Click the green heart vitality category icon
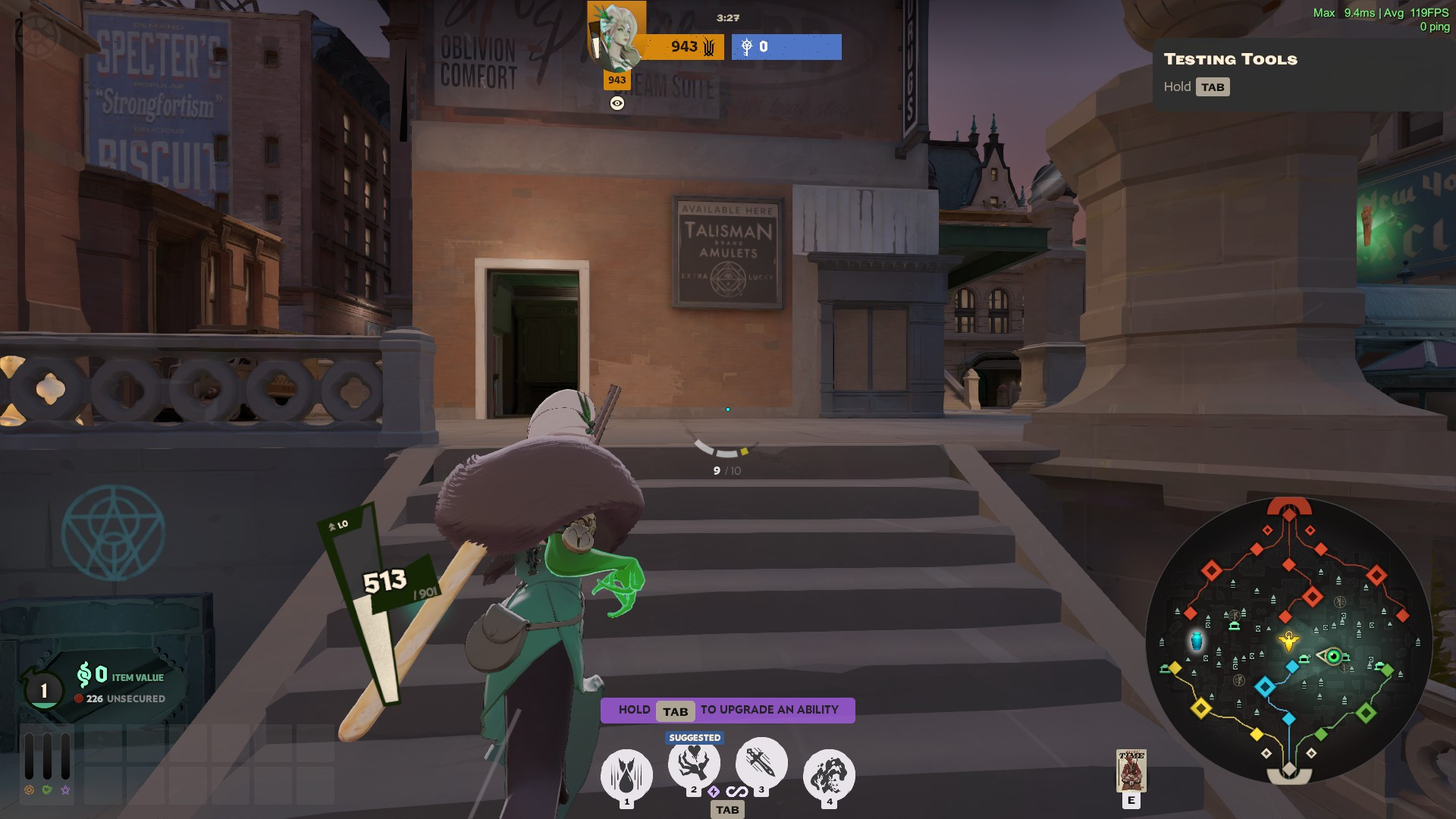 (x=47, y=790)
